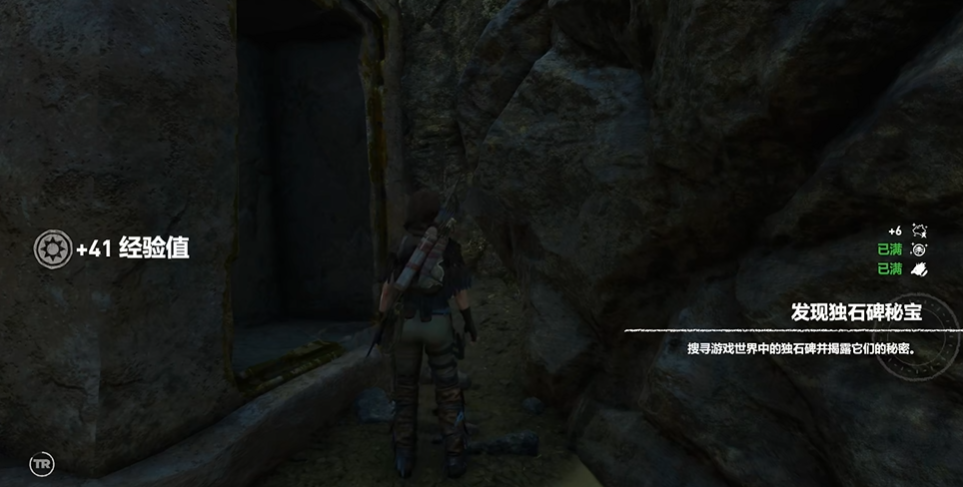
Task: Select the feather resource icon
Action: point(920,269)
